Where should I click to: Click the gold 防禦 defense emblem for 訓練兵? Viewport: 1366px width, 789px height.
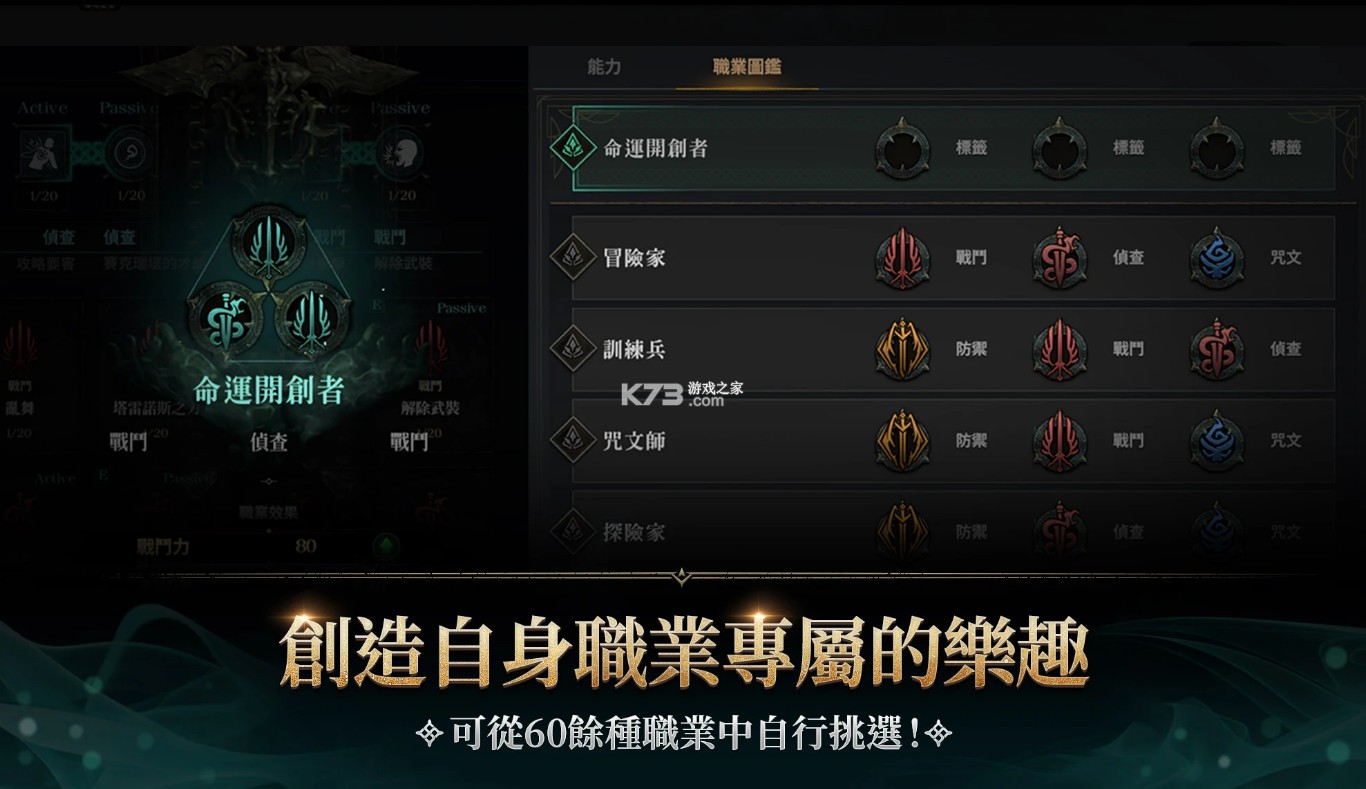(903, 349)
